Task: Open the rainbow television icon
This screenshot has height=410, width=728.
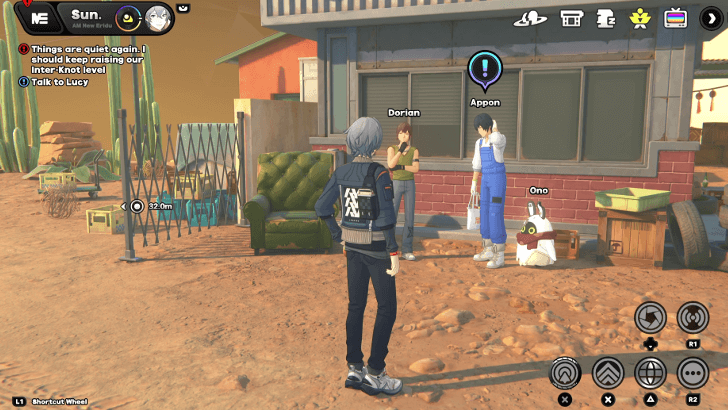Action: point(676,18)
